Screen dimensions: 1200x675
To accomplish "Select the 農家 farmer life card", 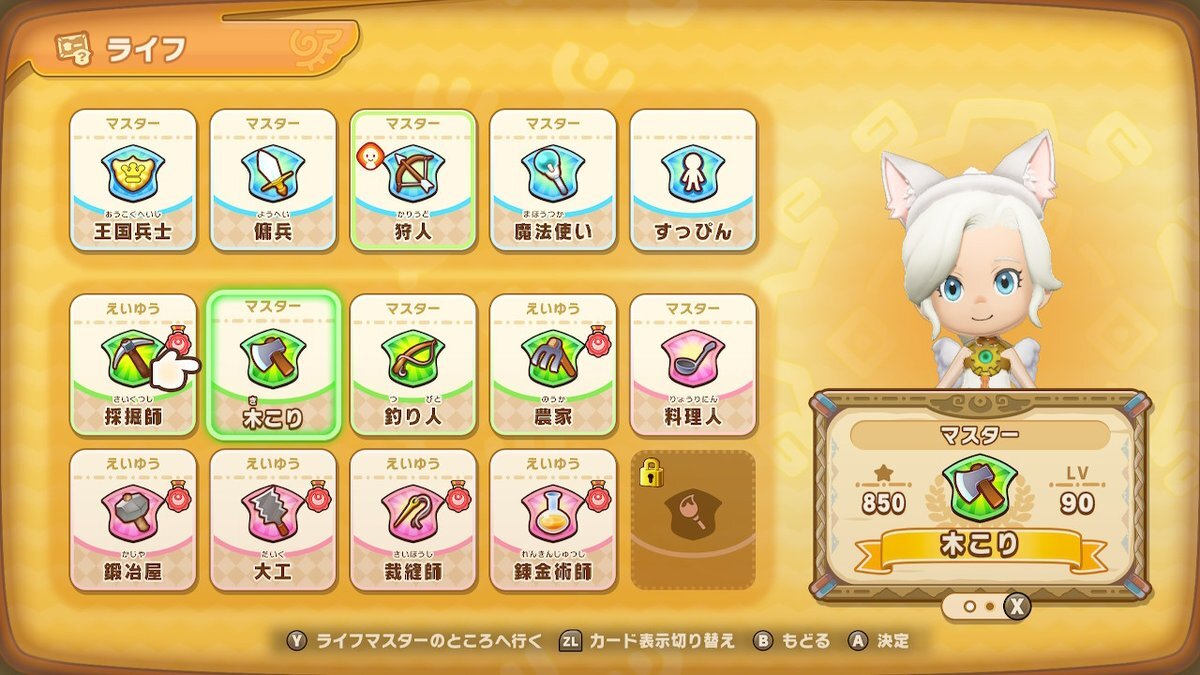I will tap(552, 365).
